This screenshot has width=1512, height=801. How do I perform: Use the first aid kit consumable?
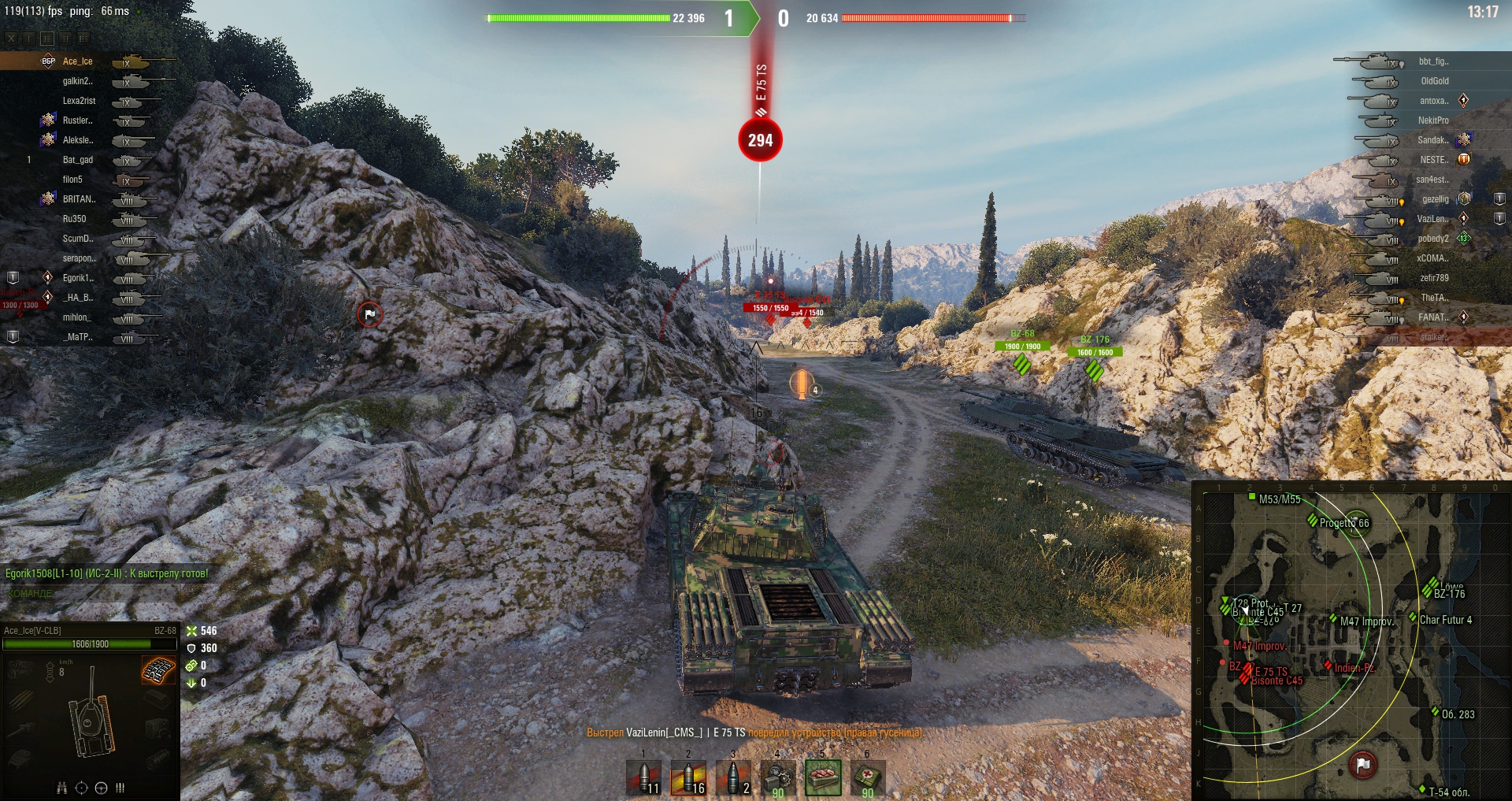click(867, 777)
